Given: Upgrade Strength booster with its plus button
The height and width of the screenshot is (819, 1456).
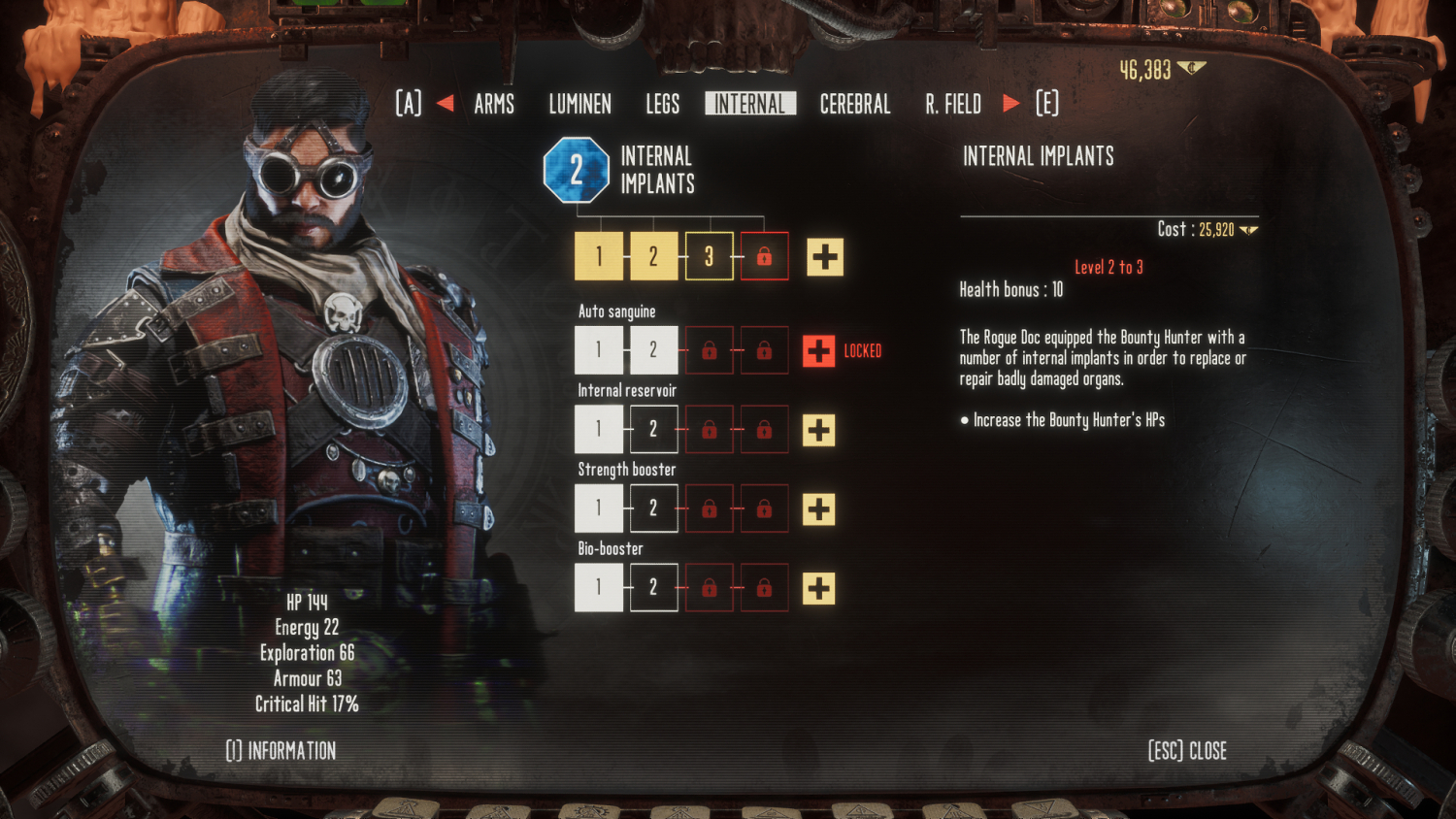Looking at the screenshot, I should [819, 509].
